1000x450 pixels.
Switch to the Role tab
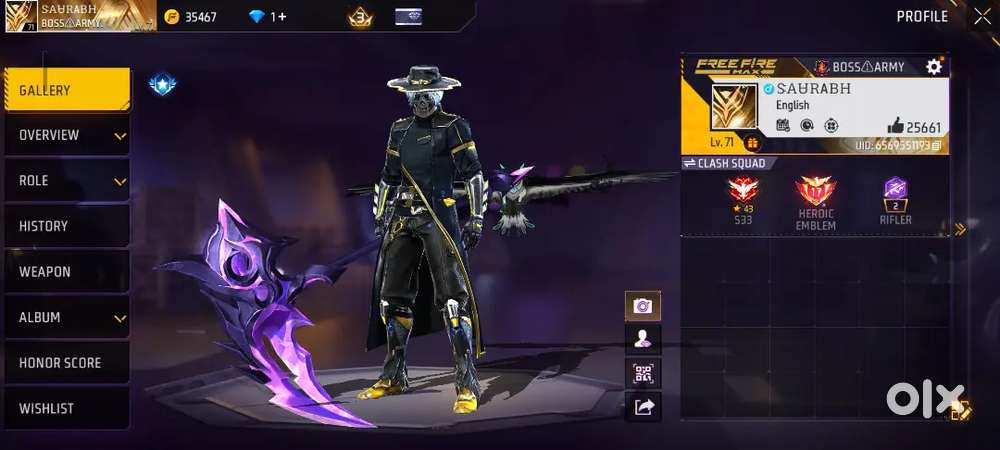point(66,181)
